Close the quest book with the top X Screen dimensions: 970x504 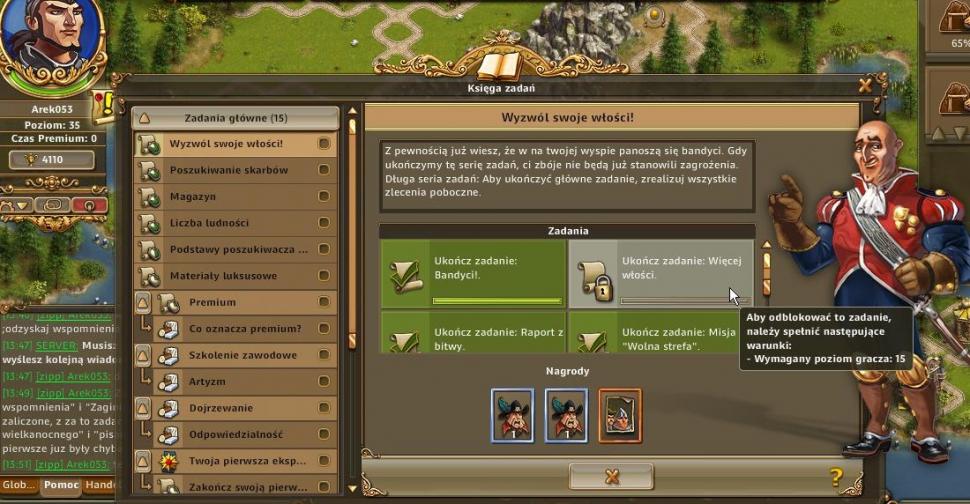coord(865,86)
